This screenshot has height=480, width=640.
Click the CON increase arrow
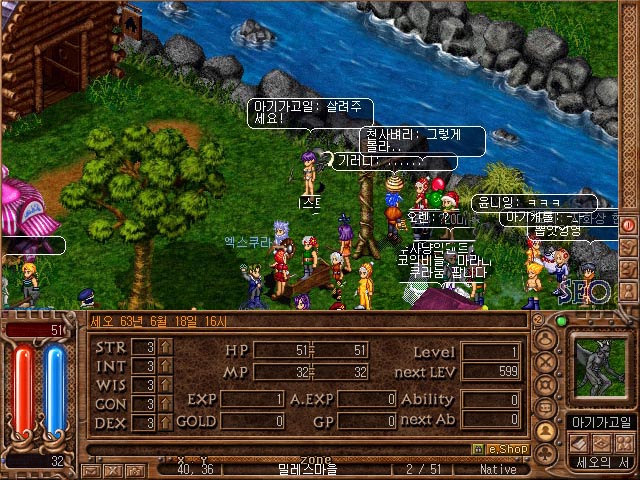(x=165, y=404)
